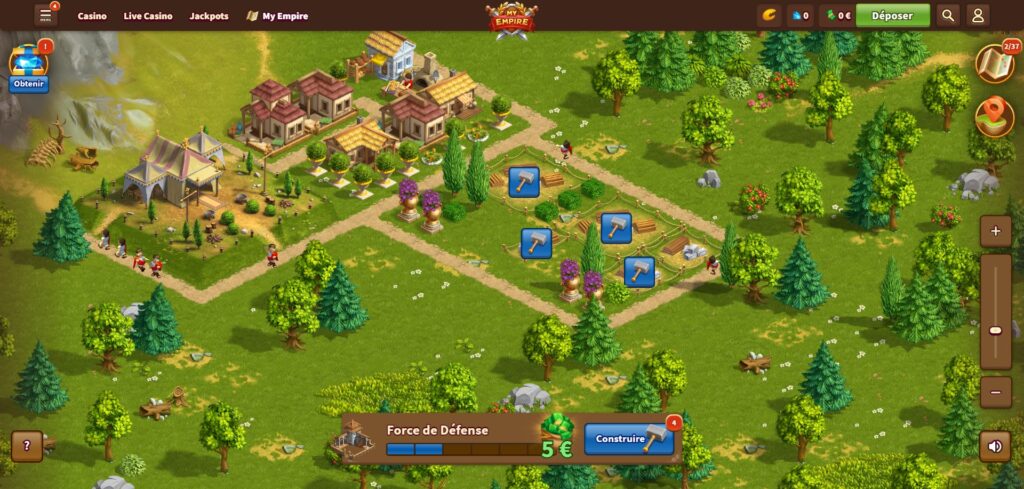Image resolution: width=1024 pixels, height=489 pixels.
Task: Click the green Déposer button
Action: click(x=892, y=16)
